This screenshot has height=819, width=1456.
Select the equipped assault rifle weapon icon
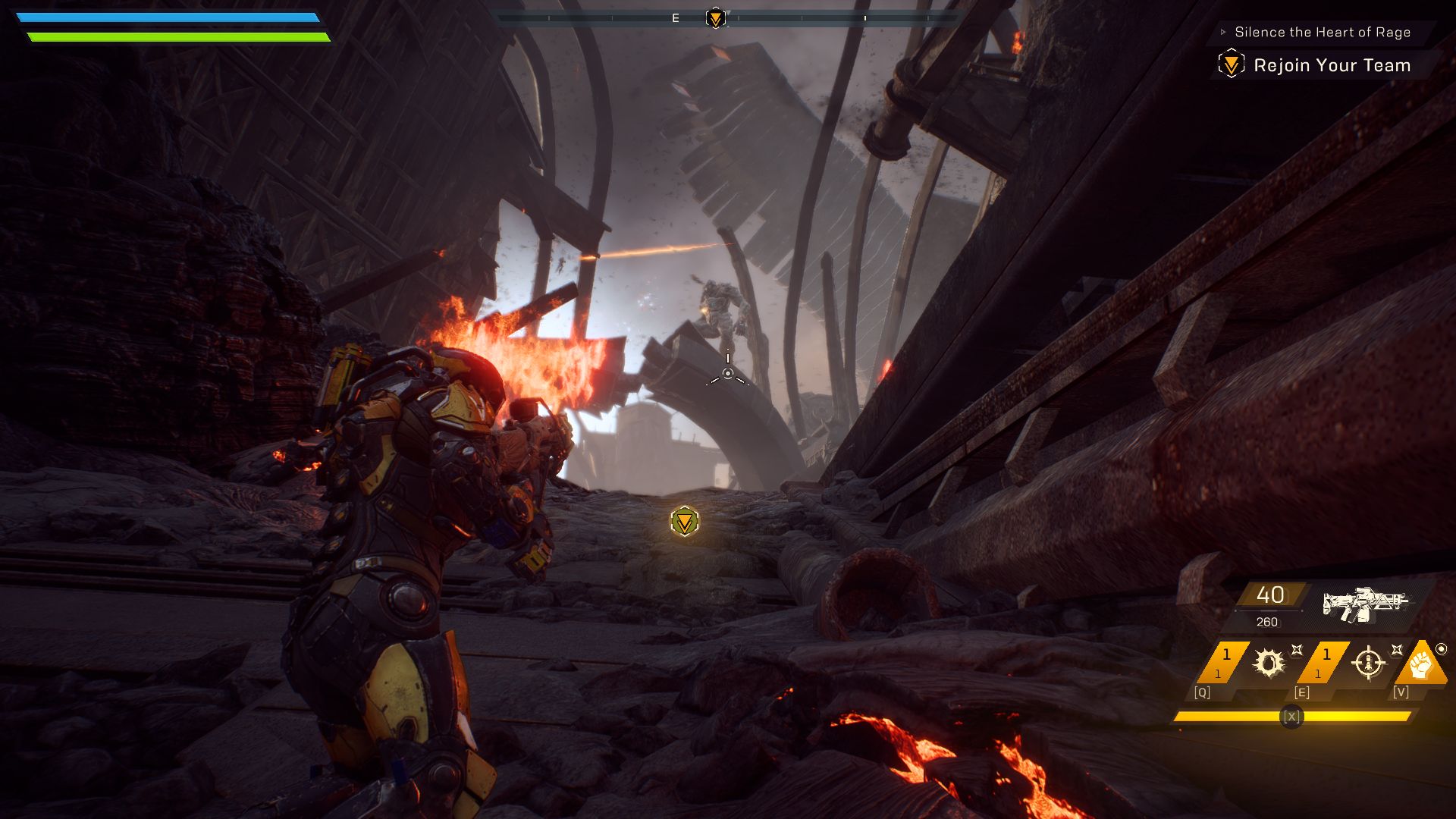tap(1365, 604)
